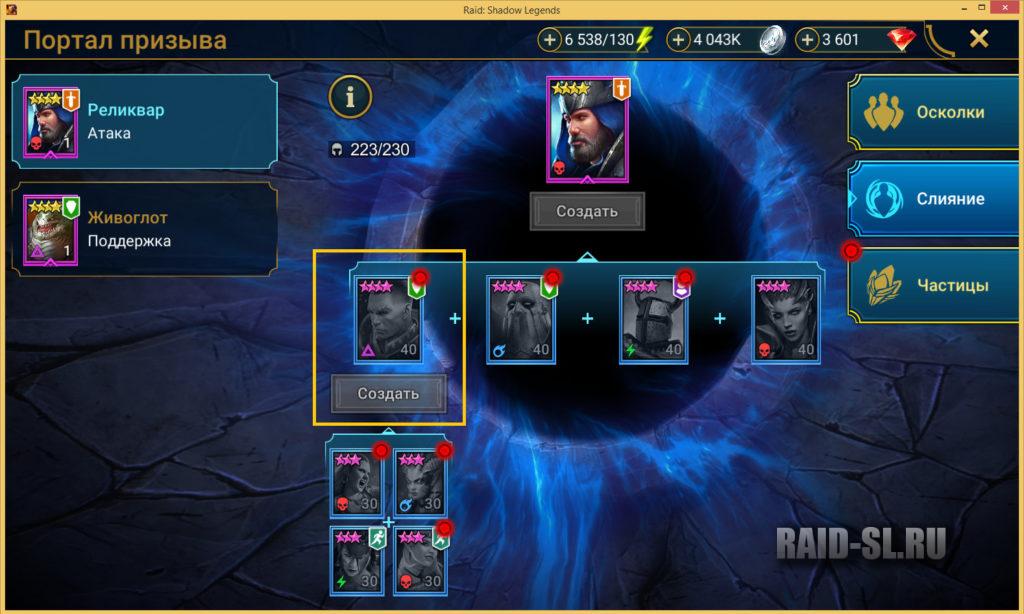
Task: Click Создать under the highlighted ingredient champion
Action: click(x=389, y=393)
